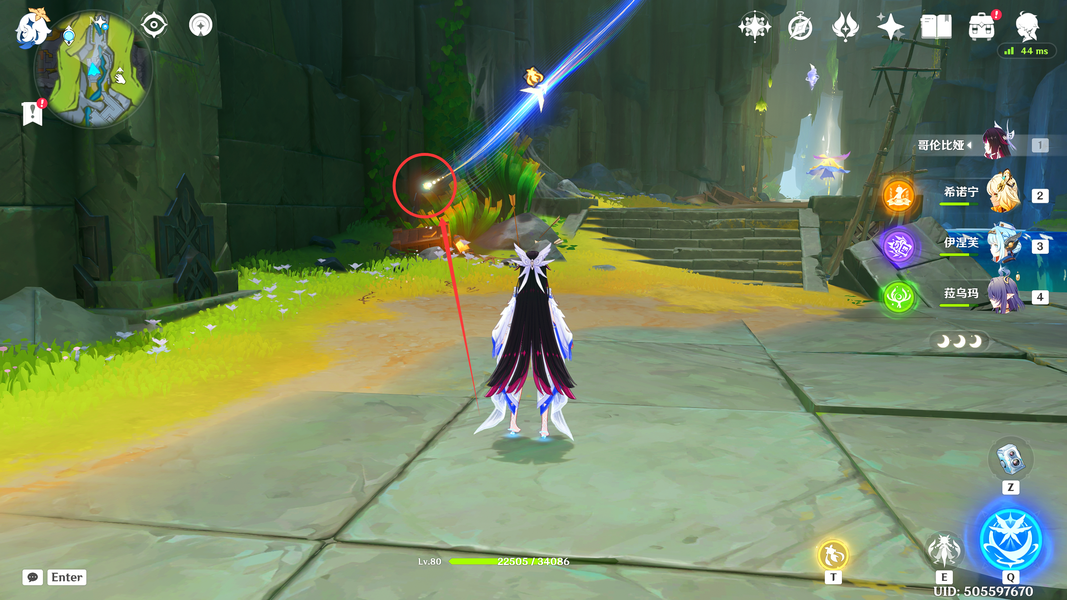Switch to party member 哥伦比娅
The height and width of the screenshot is (600, 1067).
click(999, 145)
